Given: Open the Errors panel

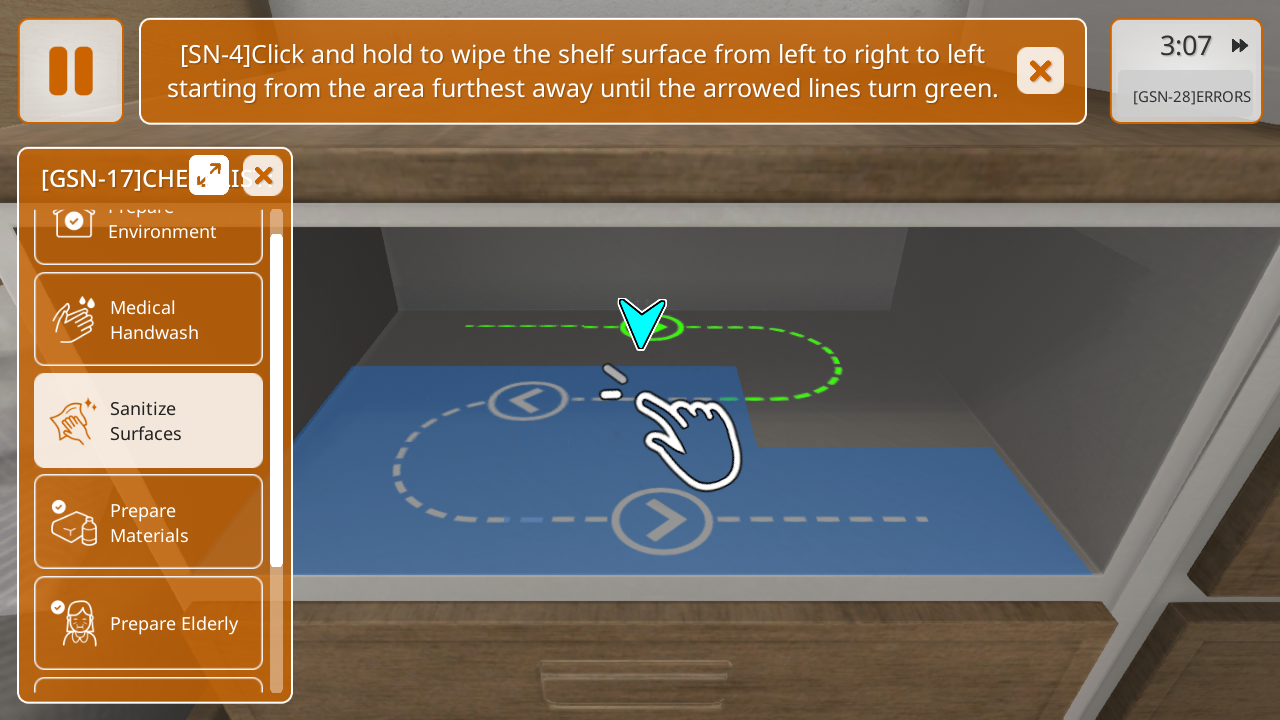Looking at the screenshot, I should tap(1190, 97).
